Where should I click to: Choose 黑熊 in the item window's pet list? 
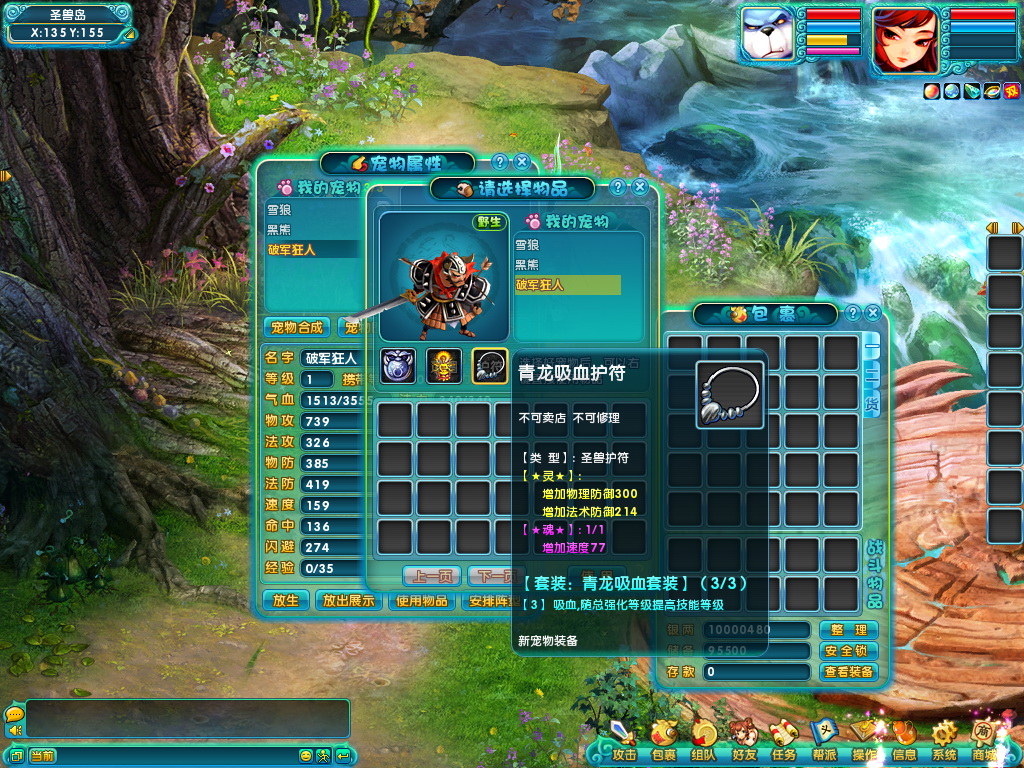click(527, 265)
